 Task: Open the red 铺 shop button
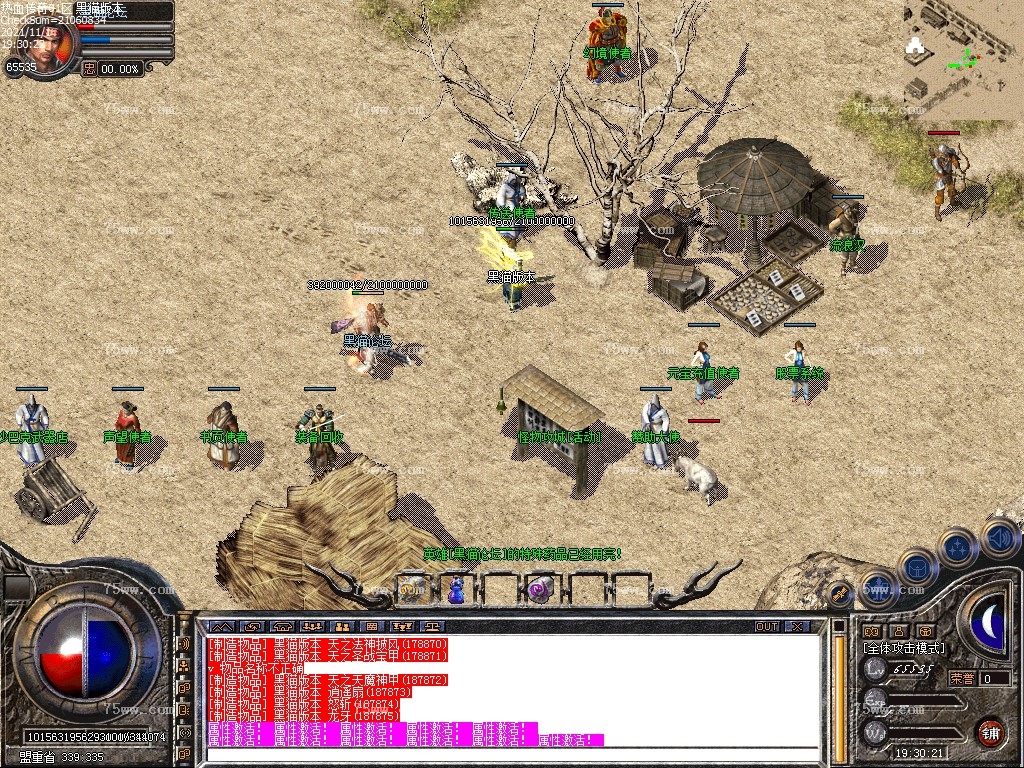click(990, 733)
